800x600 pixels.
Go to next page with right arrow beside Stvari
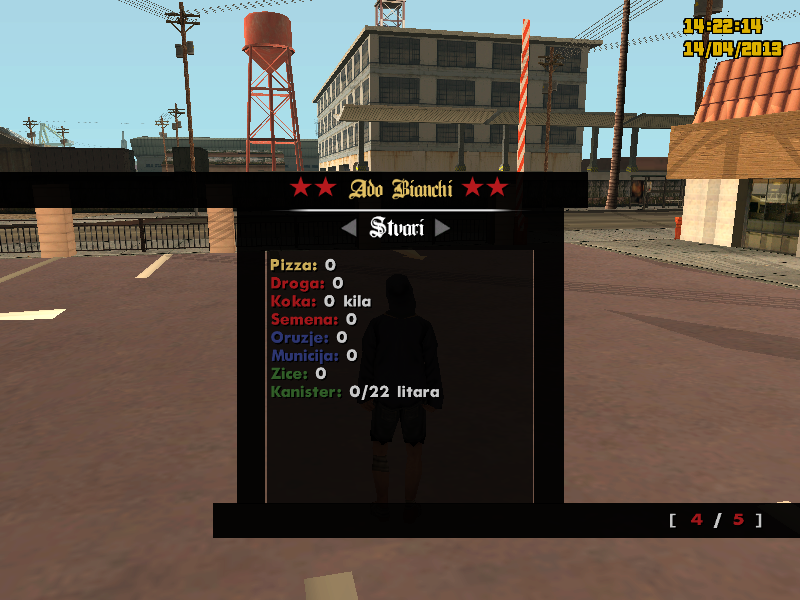442,229
